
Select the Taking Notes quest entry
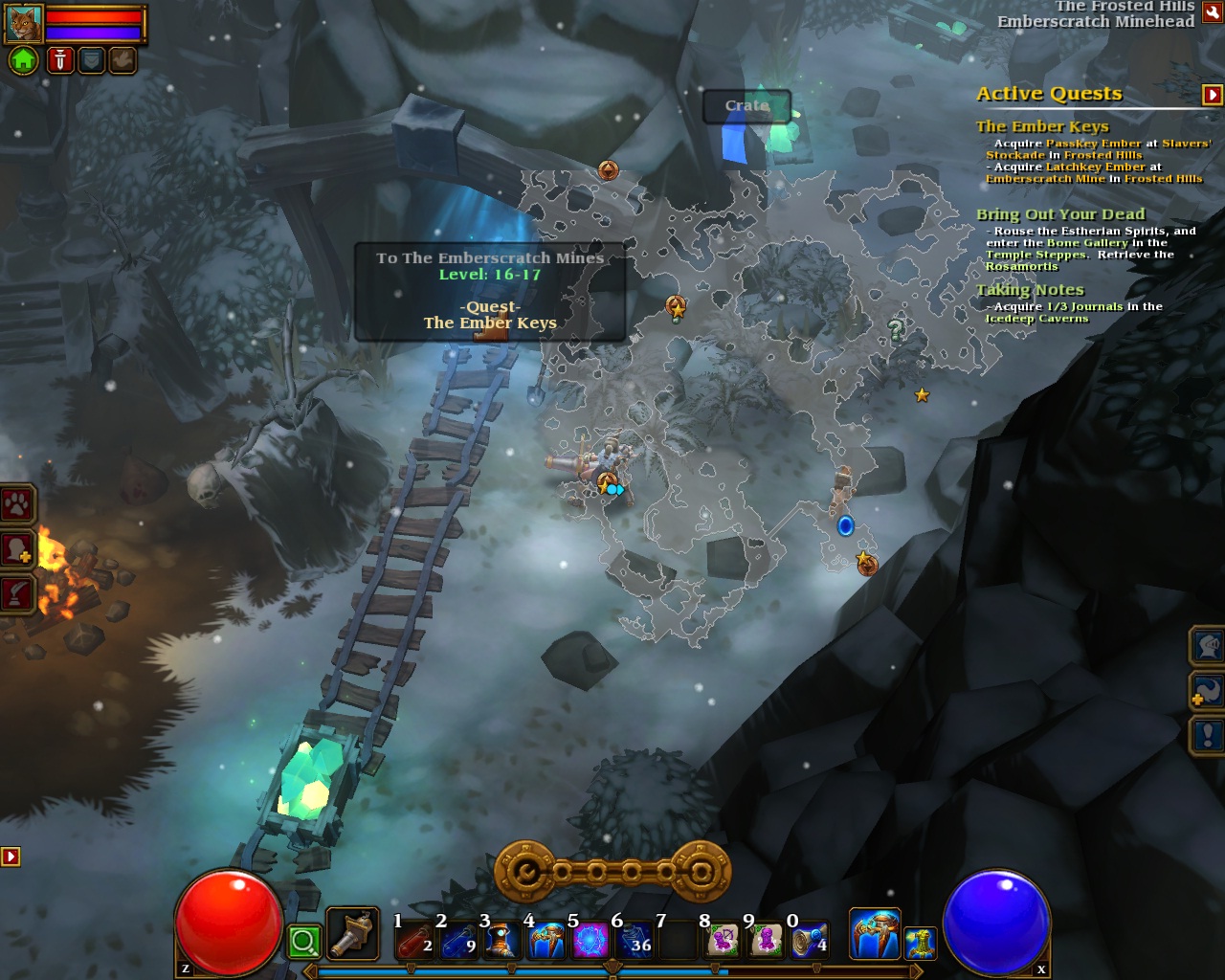click(1030, 290)
